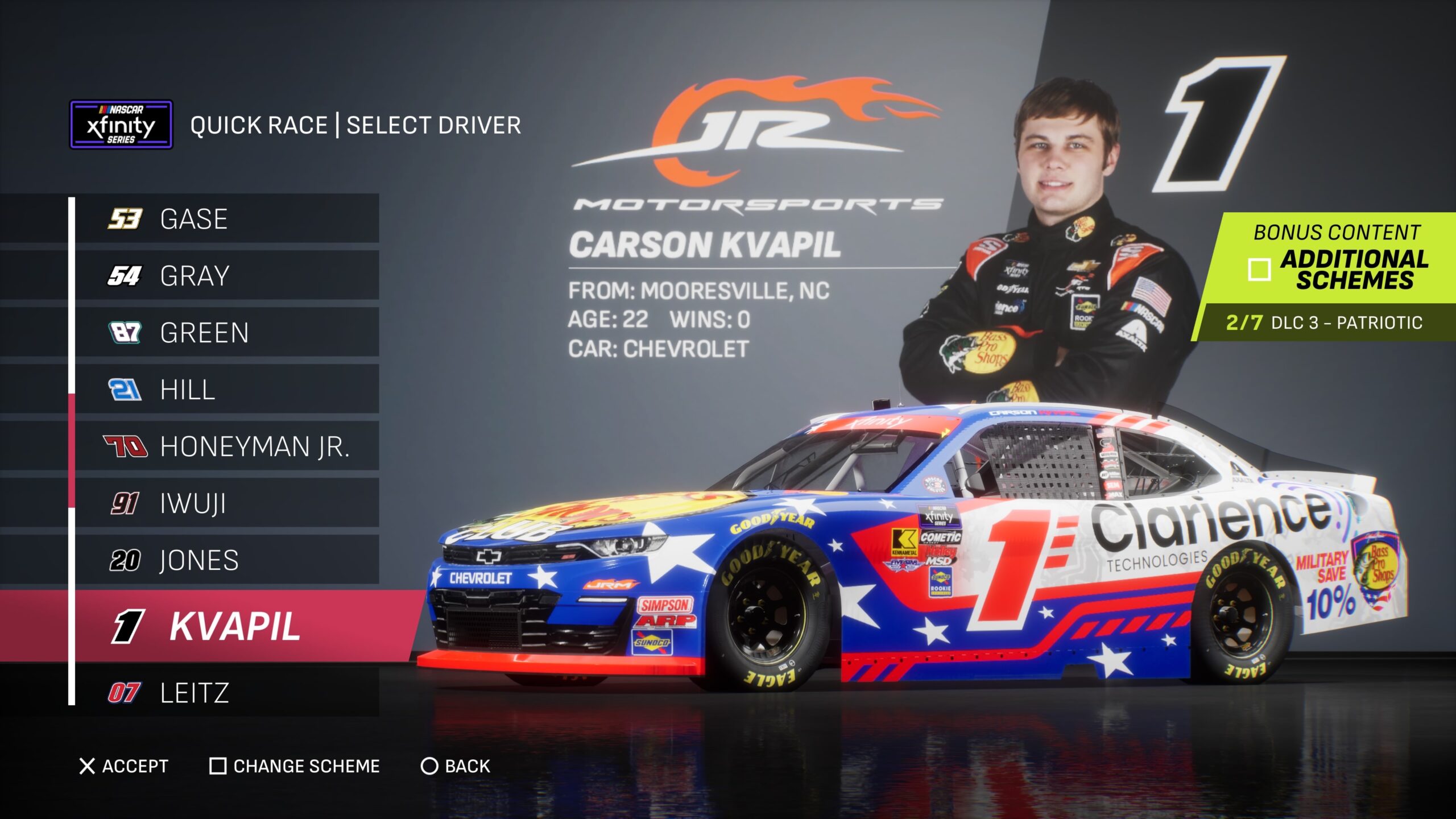Choose Honeyman Jr. as driver
Image resolution: width=1456 pixels, height=819 pixels.
pos(226,446)
